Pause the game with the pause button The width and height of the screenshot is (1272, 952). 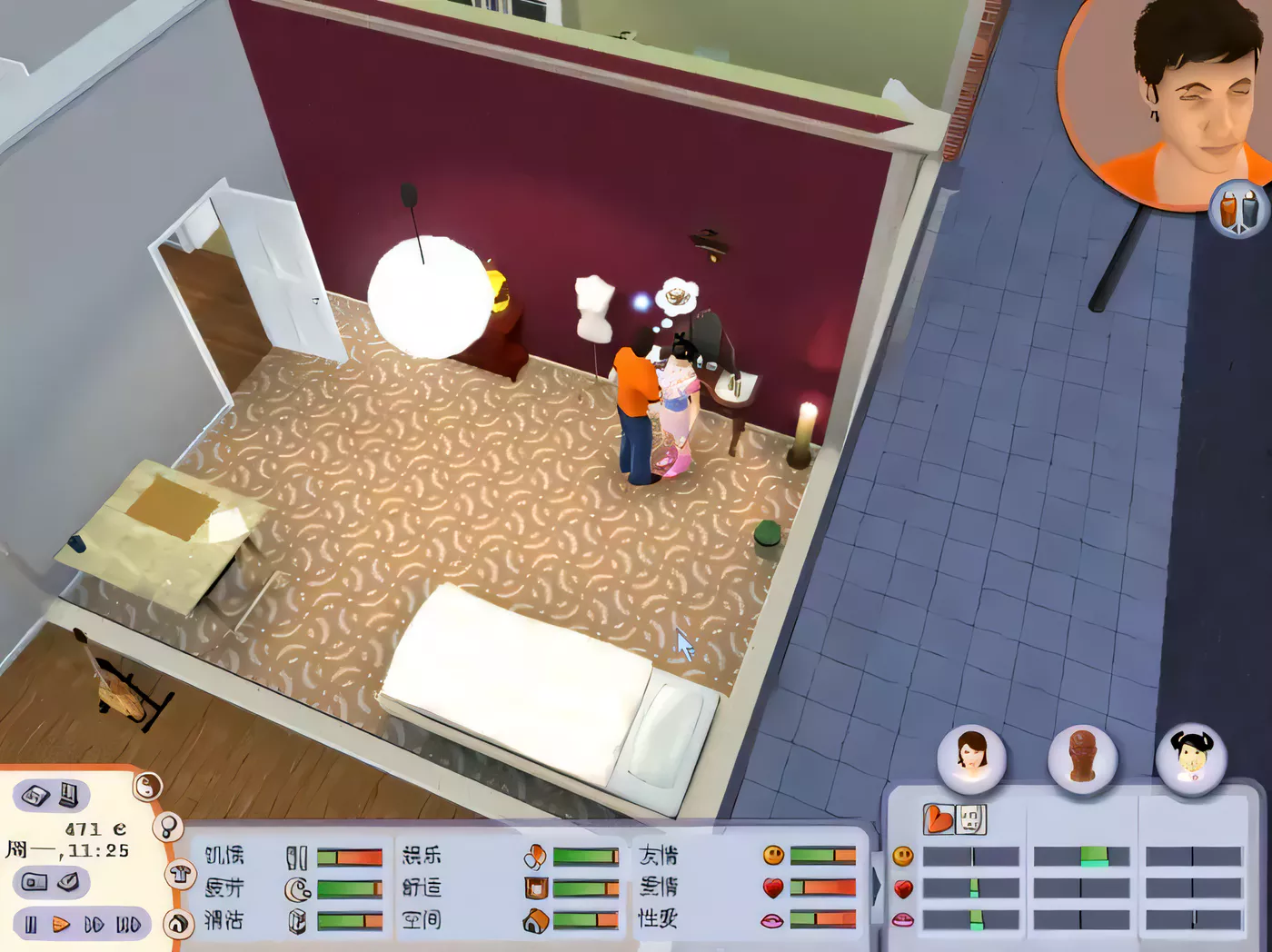[x=31, y=925]
